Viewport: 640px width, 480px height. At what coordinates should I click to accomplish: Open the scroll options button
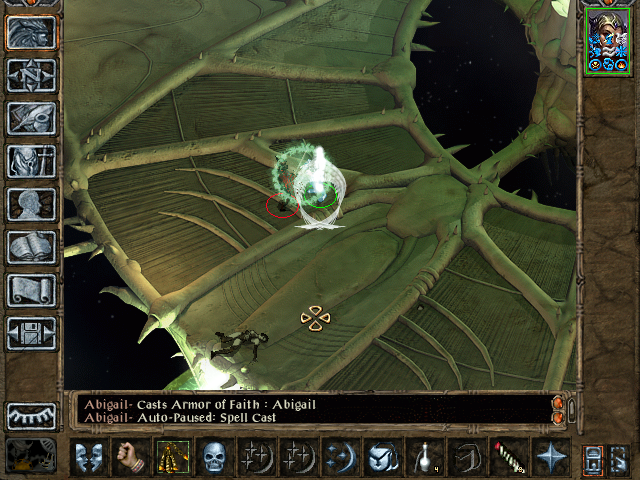(31, 290)
